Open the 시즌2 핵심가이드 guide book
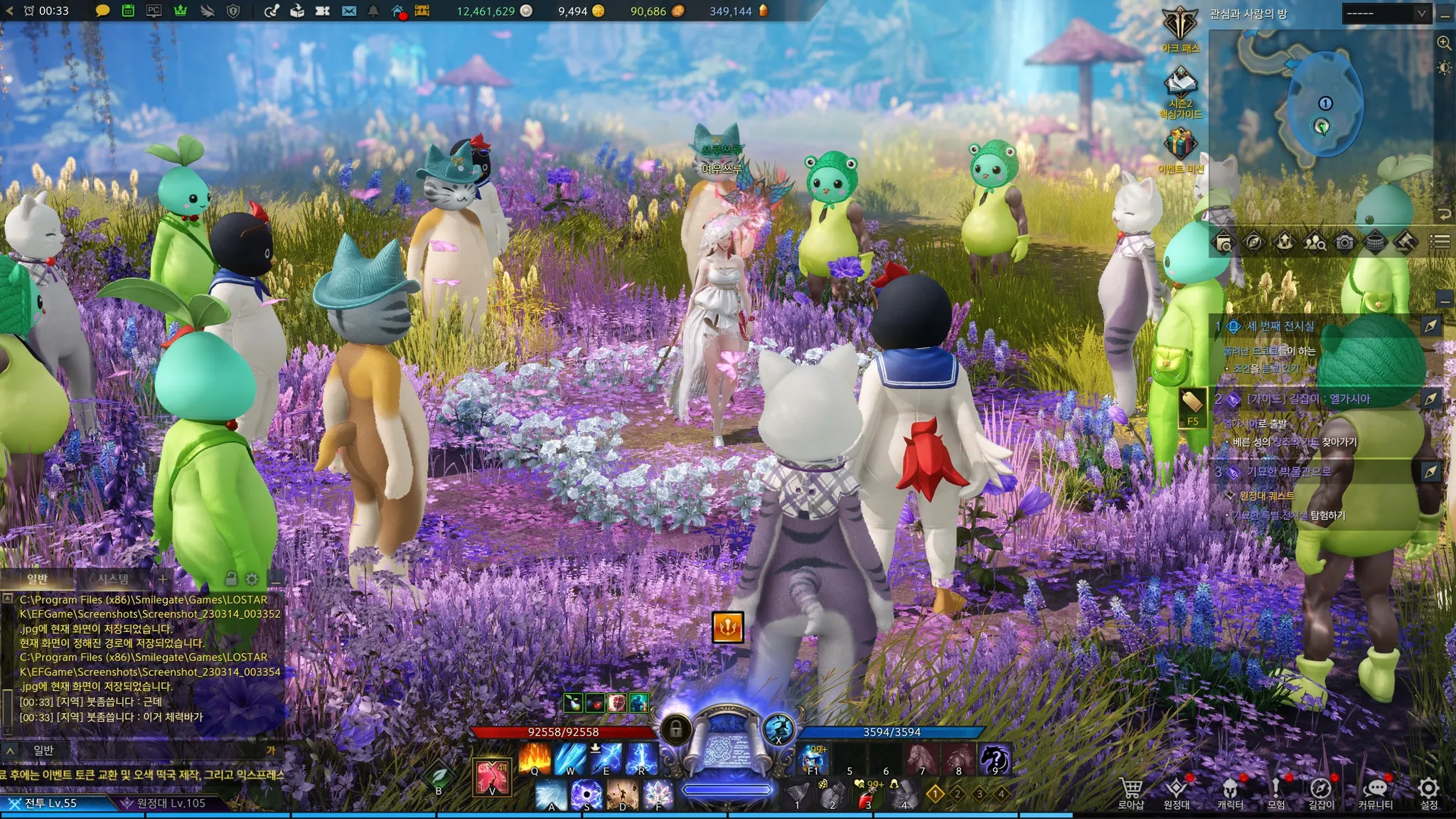The height and width of the screenshot is (819, 1456). coord(1180,85)
